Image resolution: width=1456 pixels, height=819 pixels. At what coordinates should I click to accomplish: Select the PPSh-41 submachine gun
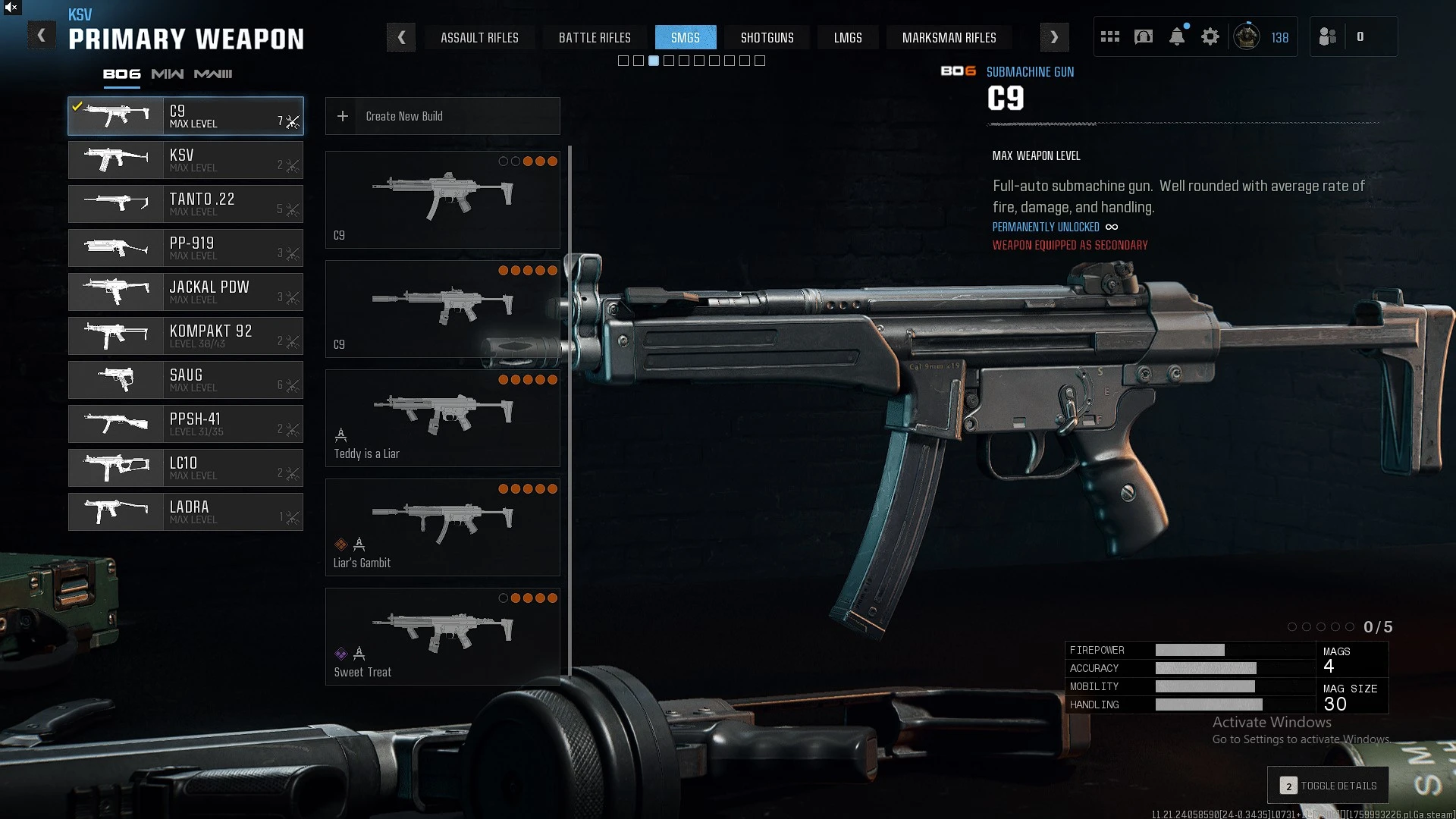point(186,424)
